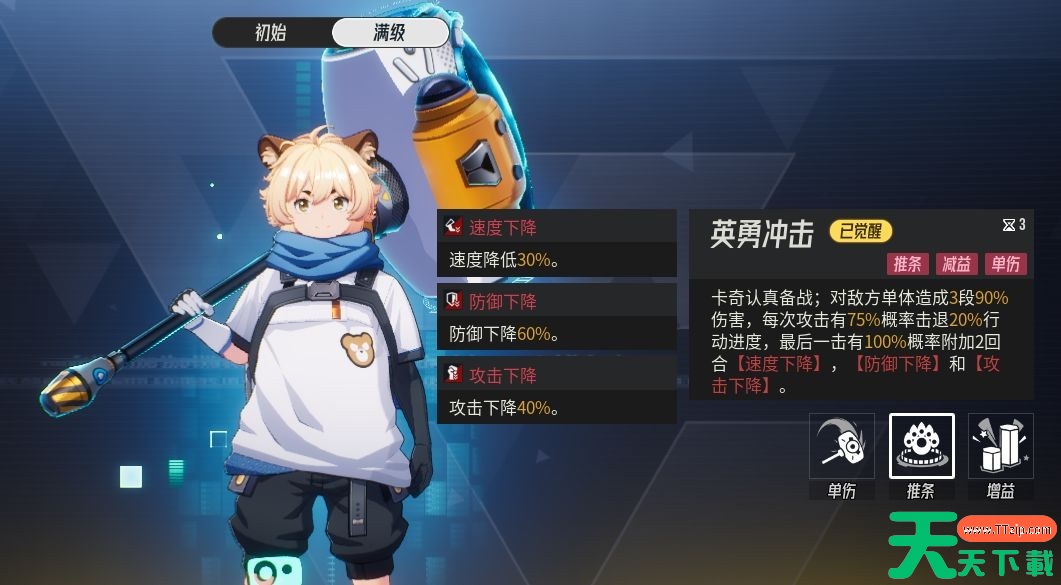Click the red 减益 skill tag
Image resolution: width=1061 pixels, height=585 pixels.
click(x=957, y=264)
